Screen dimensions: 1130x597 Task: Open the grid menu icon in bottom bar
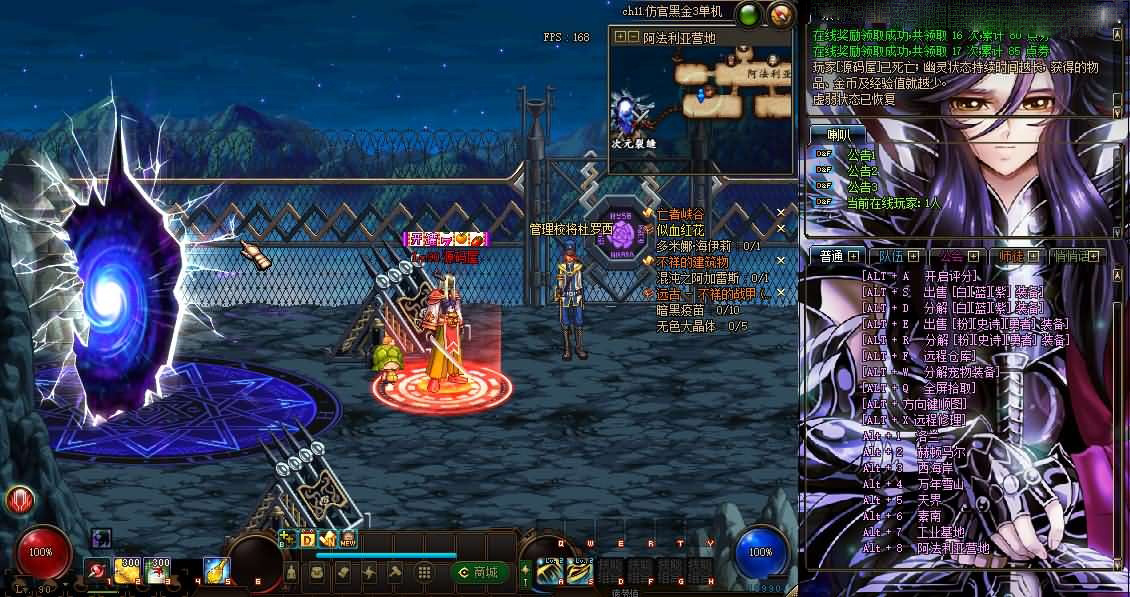424,572
